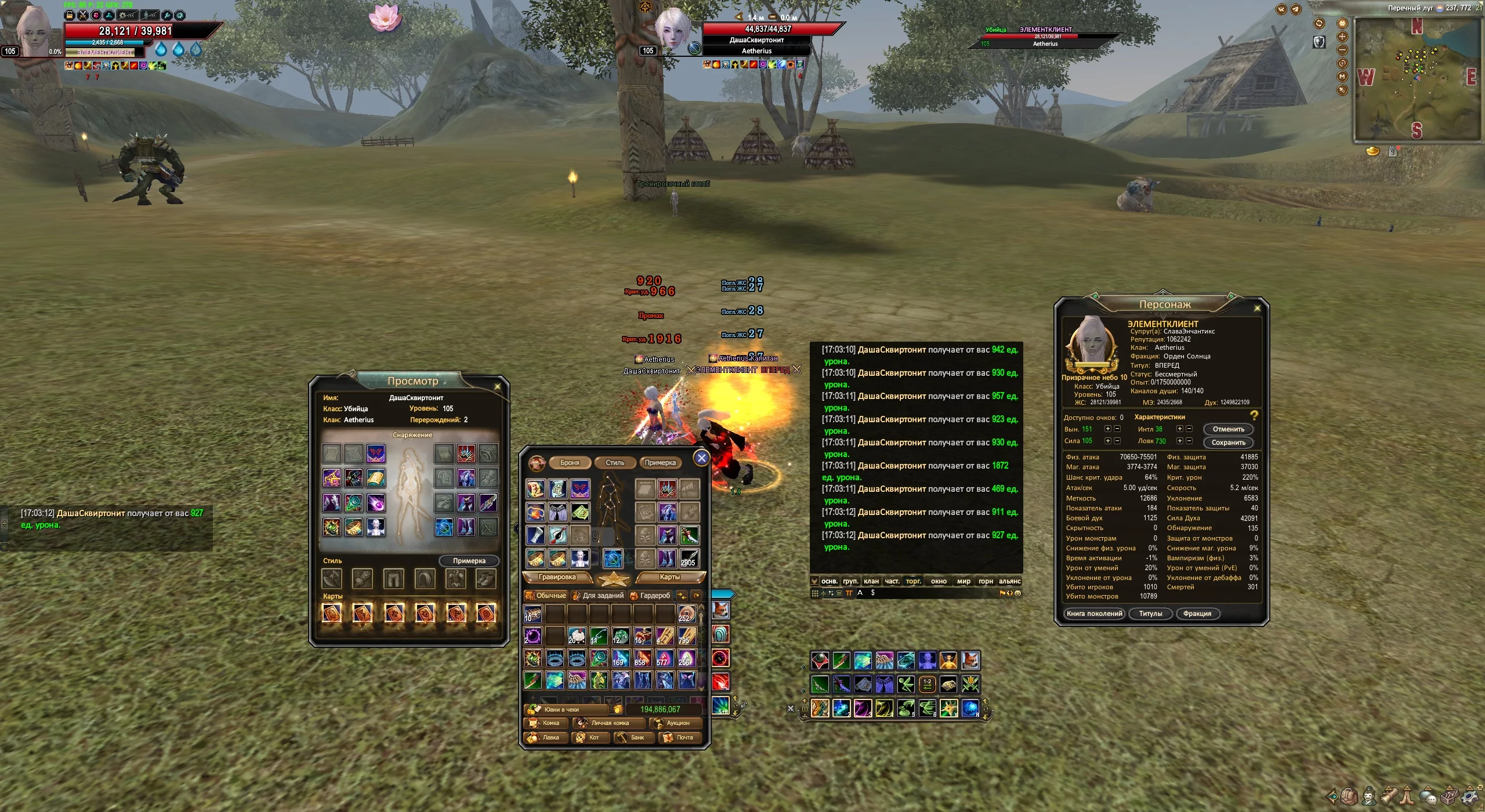Close the inventory window with round X

pyautogui.click(x=701, y=458)
